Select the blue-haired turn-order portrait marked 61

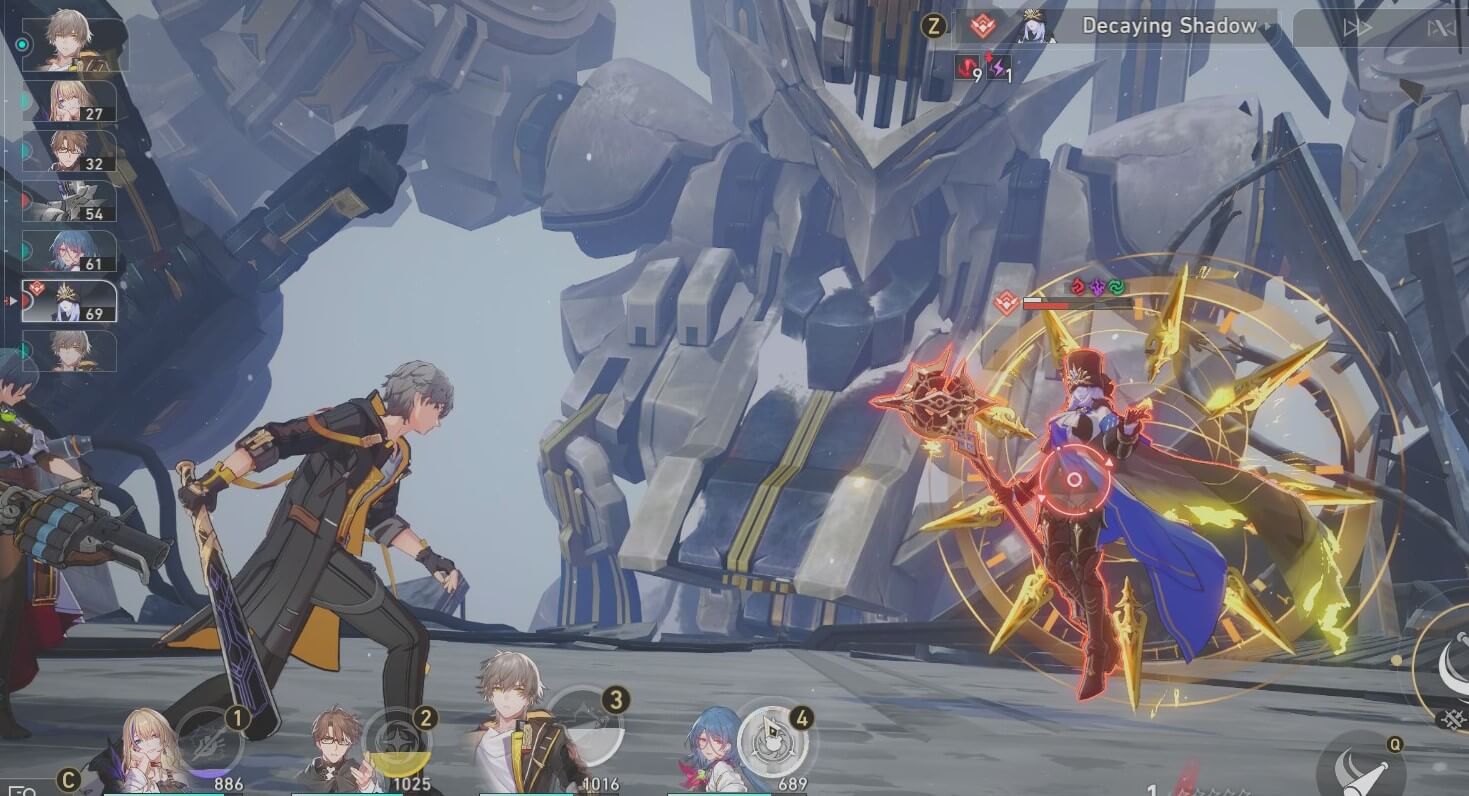click(69, 251)
